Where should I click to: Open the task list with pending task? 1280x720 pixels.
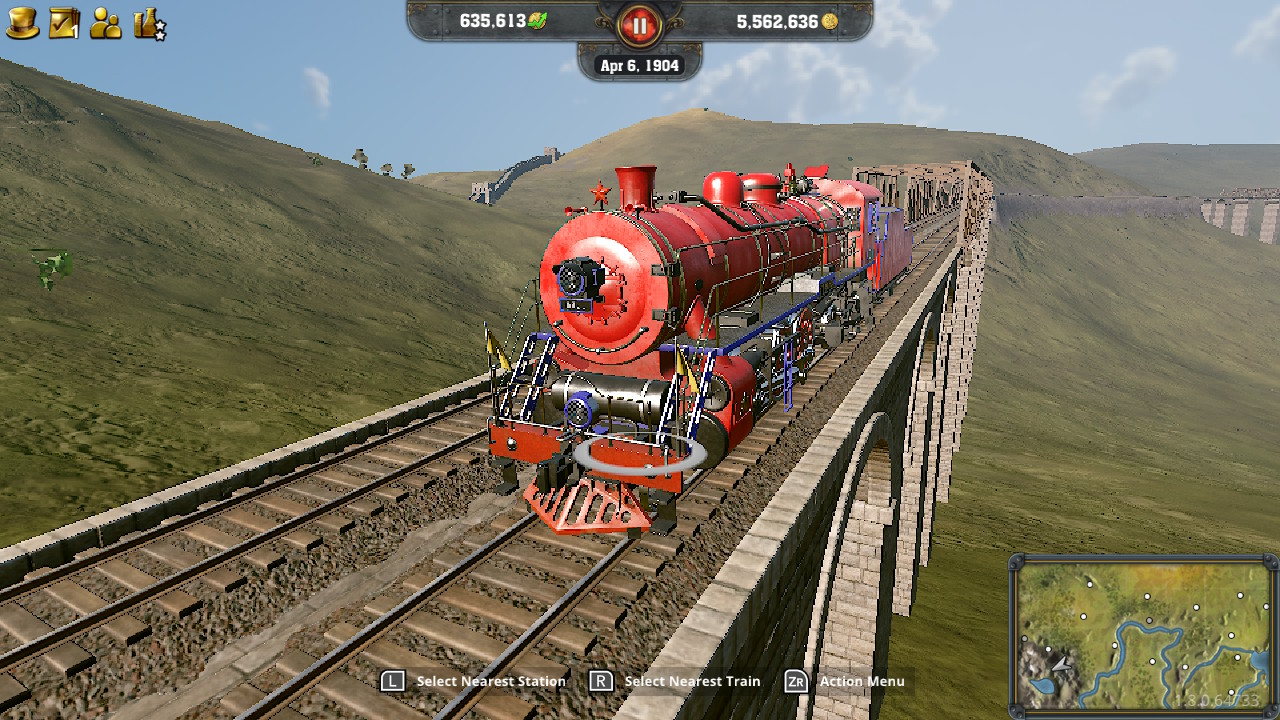click(62, 22)
